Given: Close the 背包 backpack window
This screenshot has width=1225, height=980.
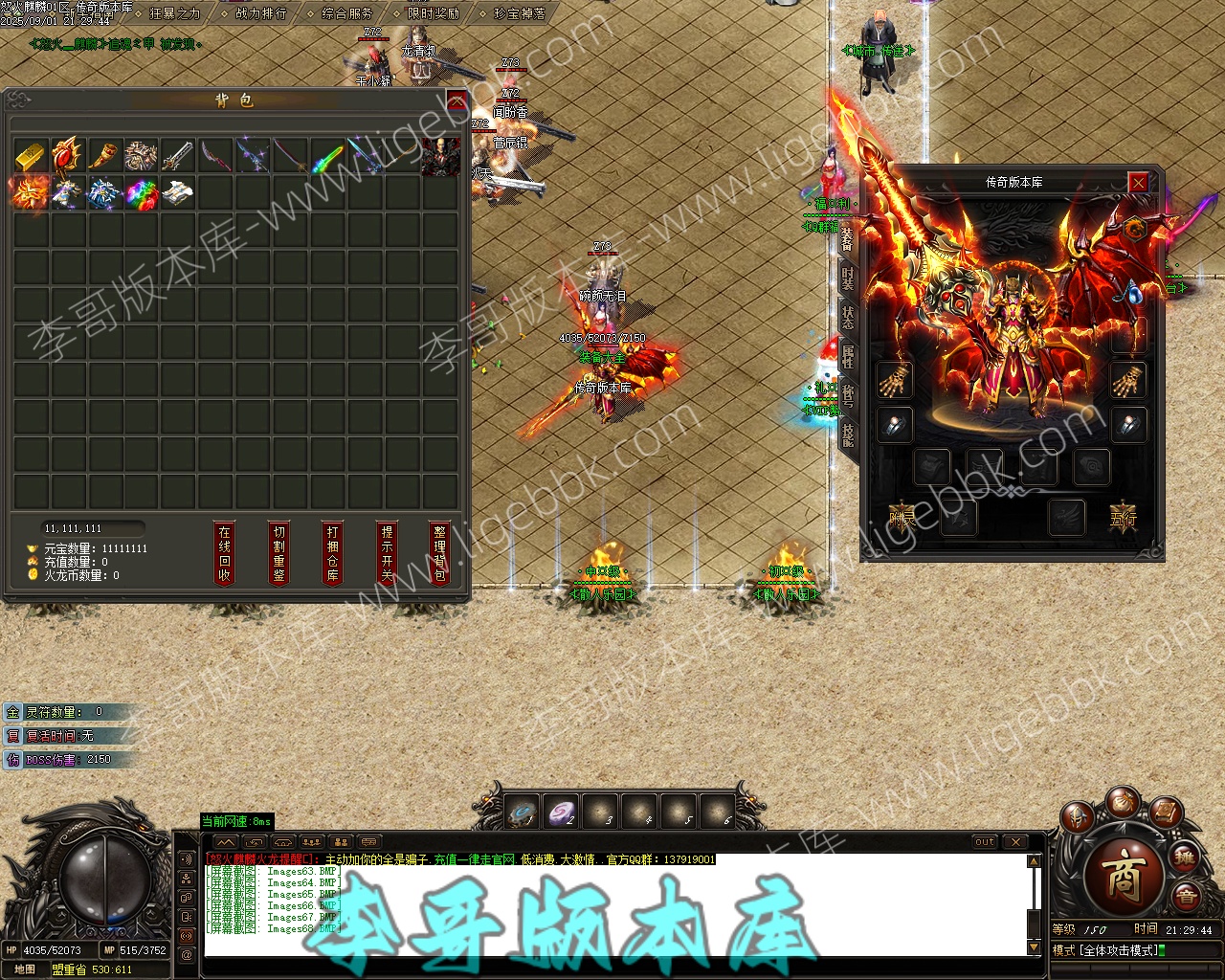Looking at the screenshot, I should coord(457,101).
